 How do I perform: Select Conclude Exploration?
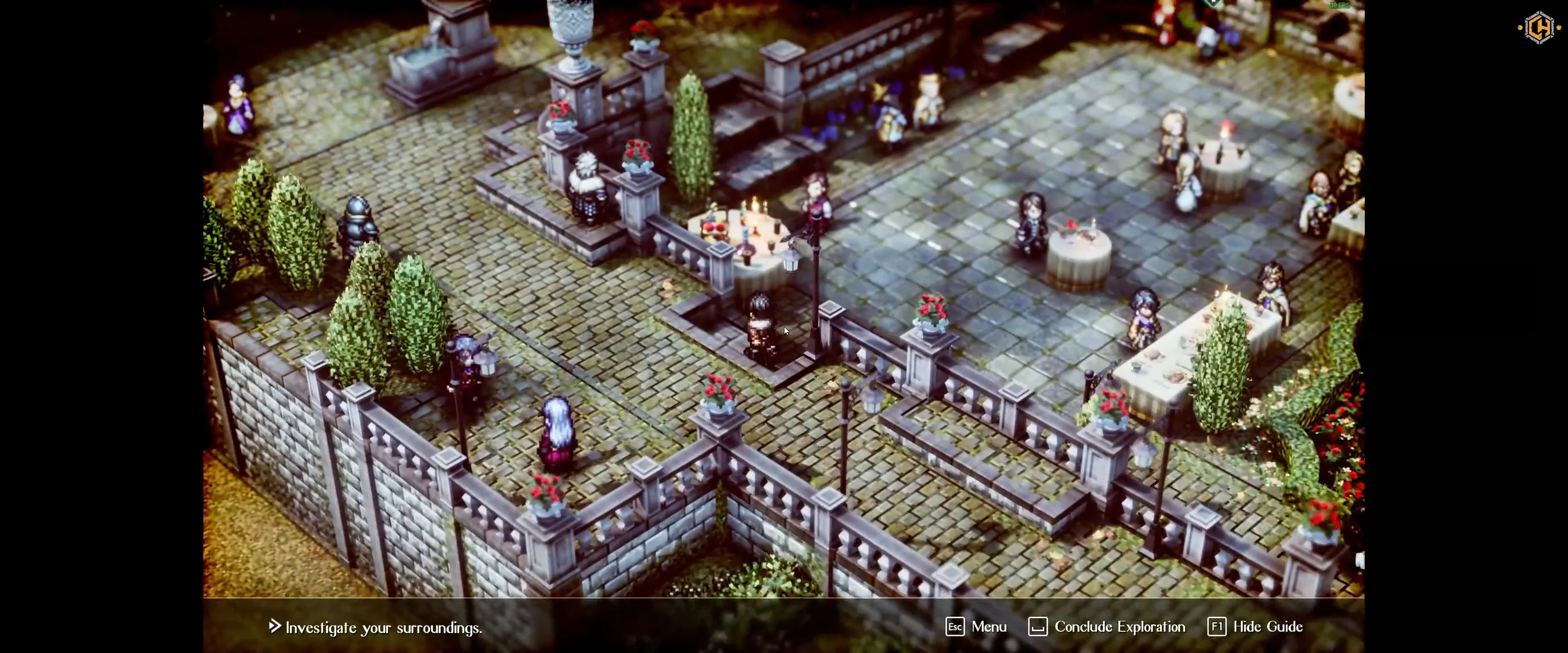tap(1107, 627)
